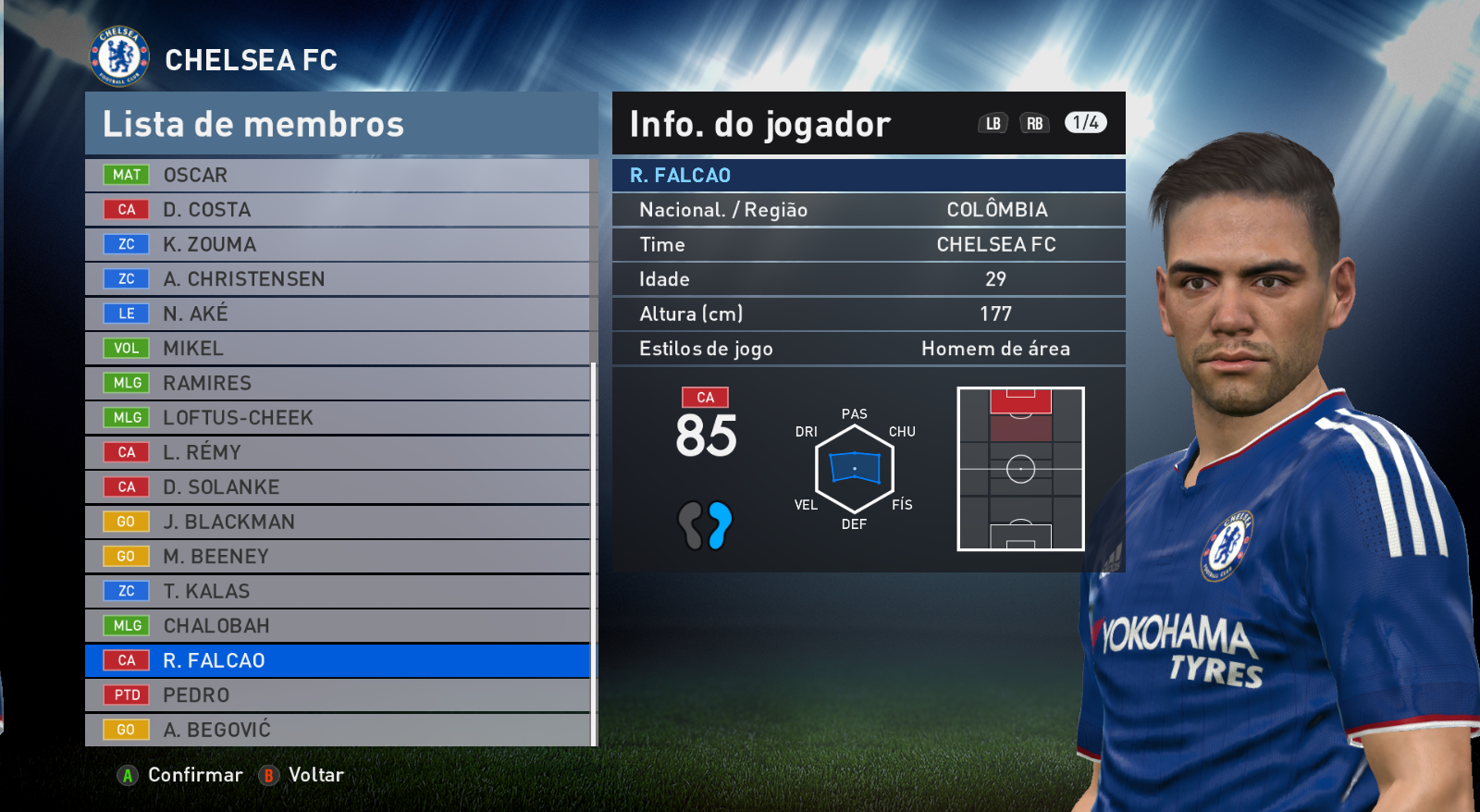The width and height of the screenshot is (1480, 812).
Task: Select the highlighted R. Falcao row
Action: tap(338, 660)
